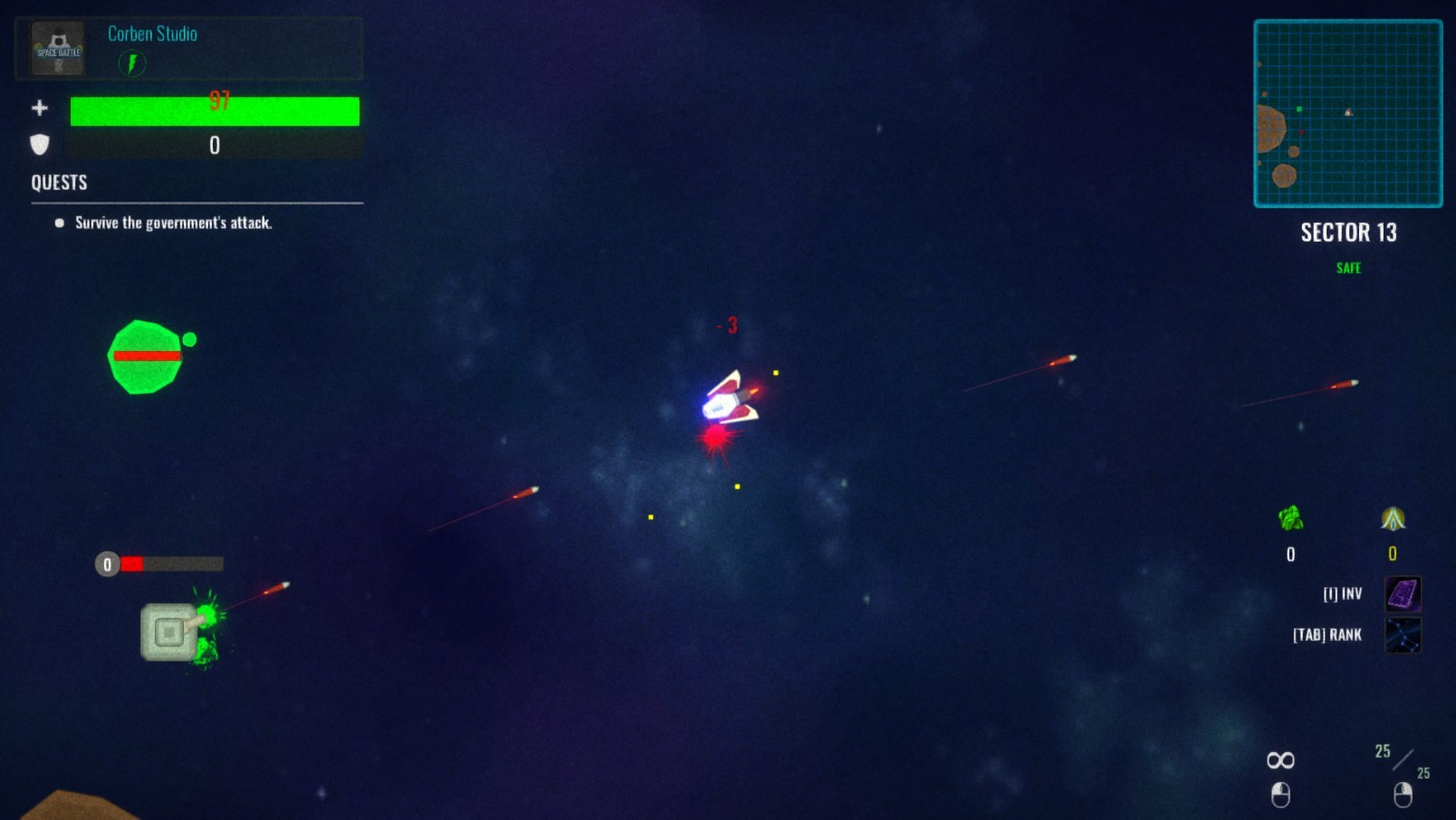The image size is (1456, 820).
Task: Click the golden faction emblem icon
Action: [x=1391, y=519]
